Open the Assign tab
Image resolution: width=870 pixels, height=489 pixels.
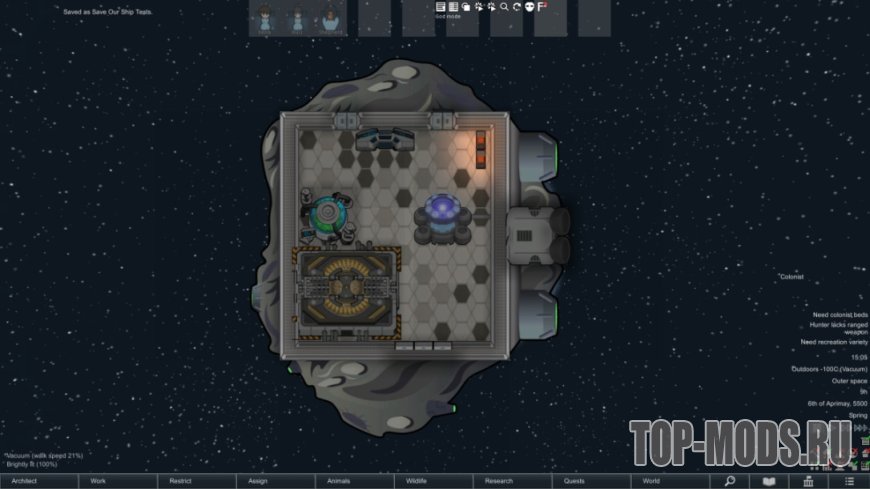coord(273,481)
